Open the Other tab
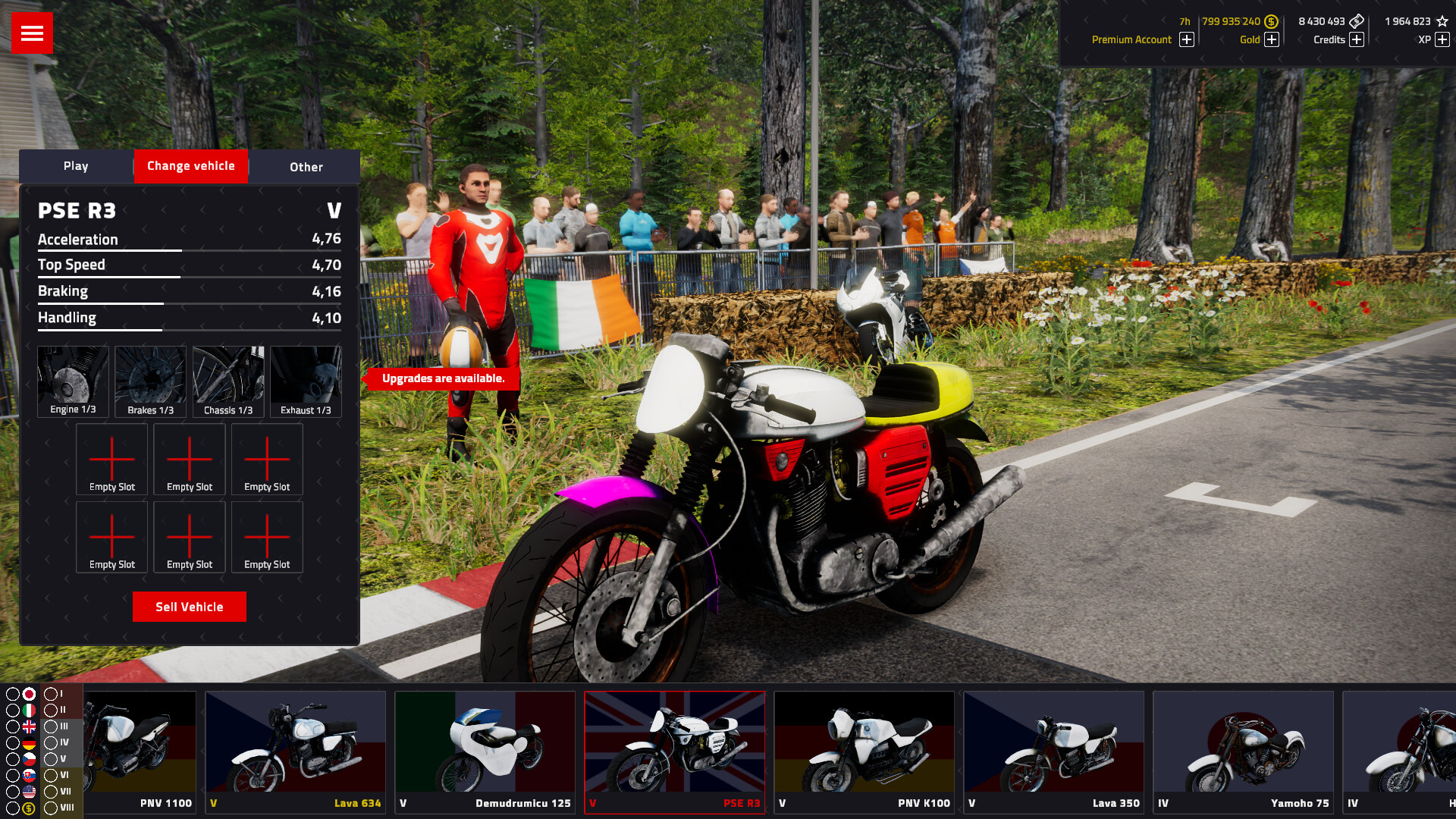 pyautogui.click(x=305, y=167)
